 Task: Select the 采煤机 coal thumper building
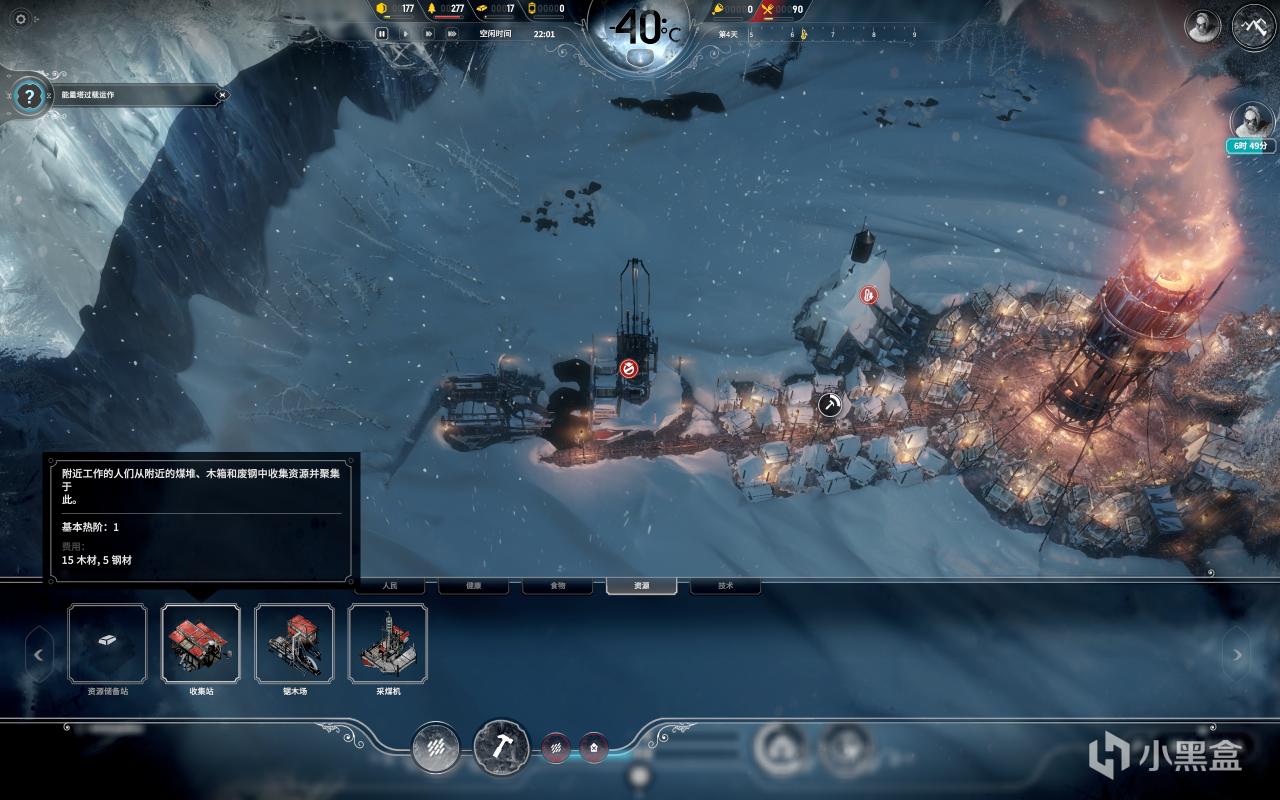click(388, 643)
